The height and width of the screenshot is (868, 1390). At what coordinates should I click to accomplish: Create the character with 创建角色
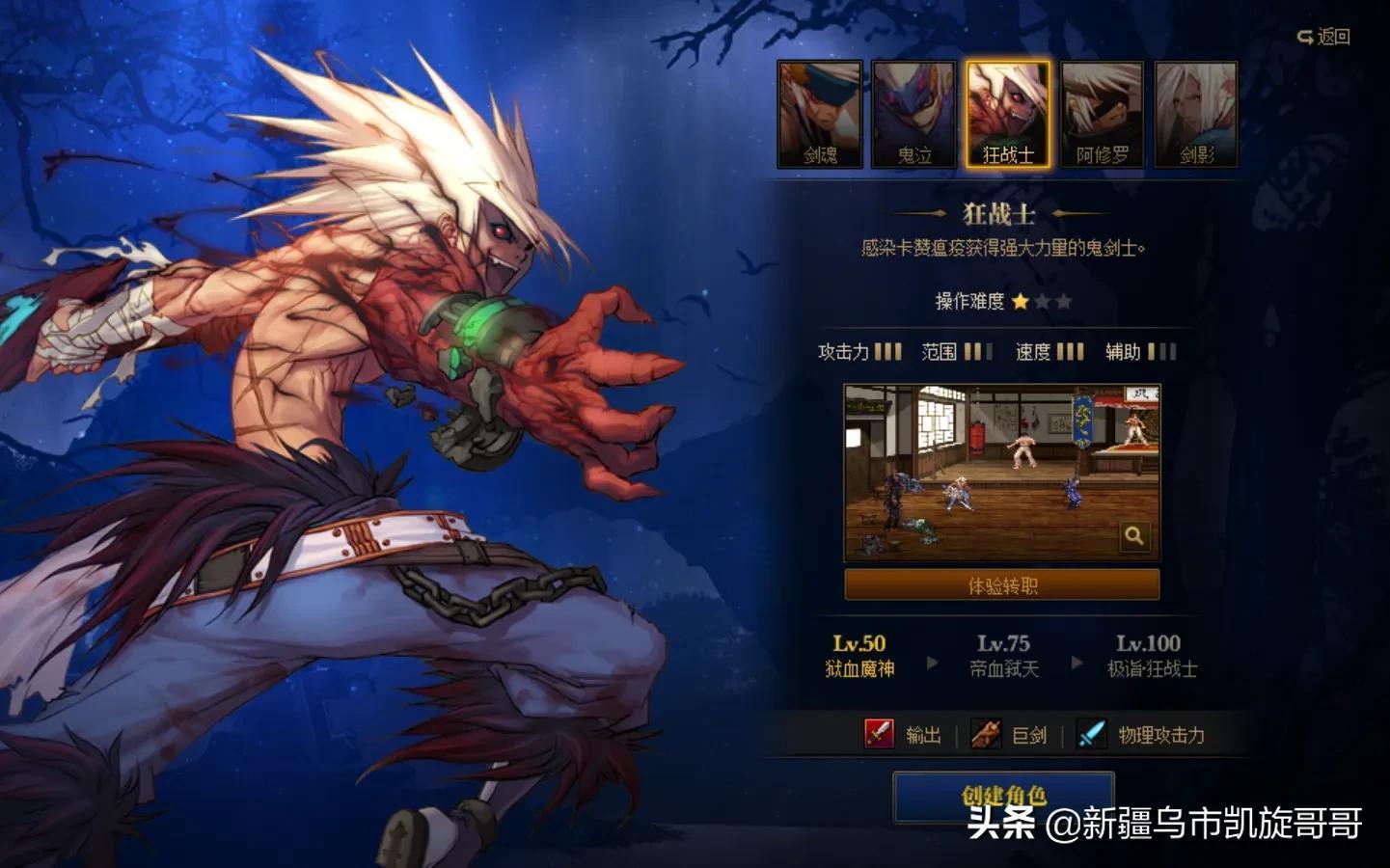1003,795
